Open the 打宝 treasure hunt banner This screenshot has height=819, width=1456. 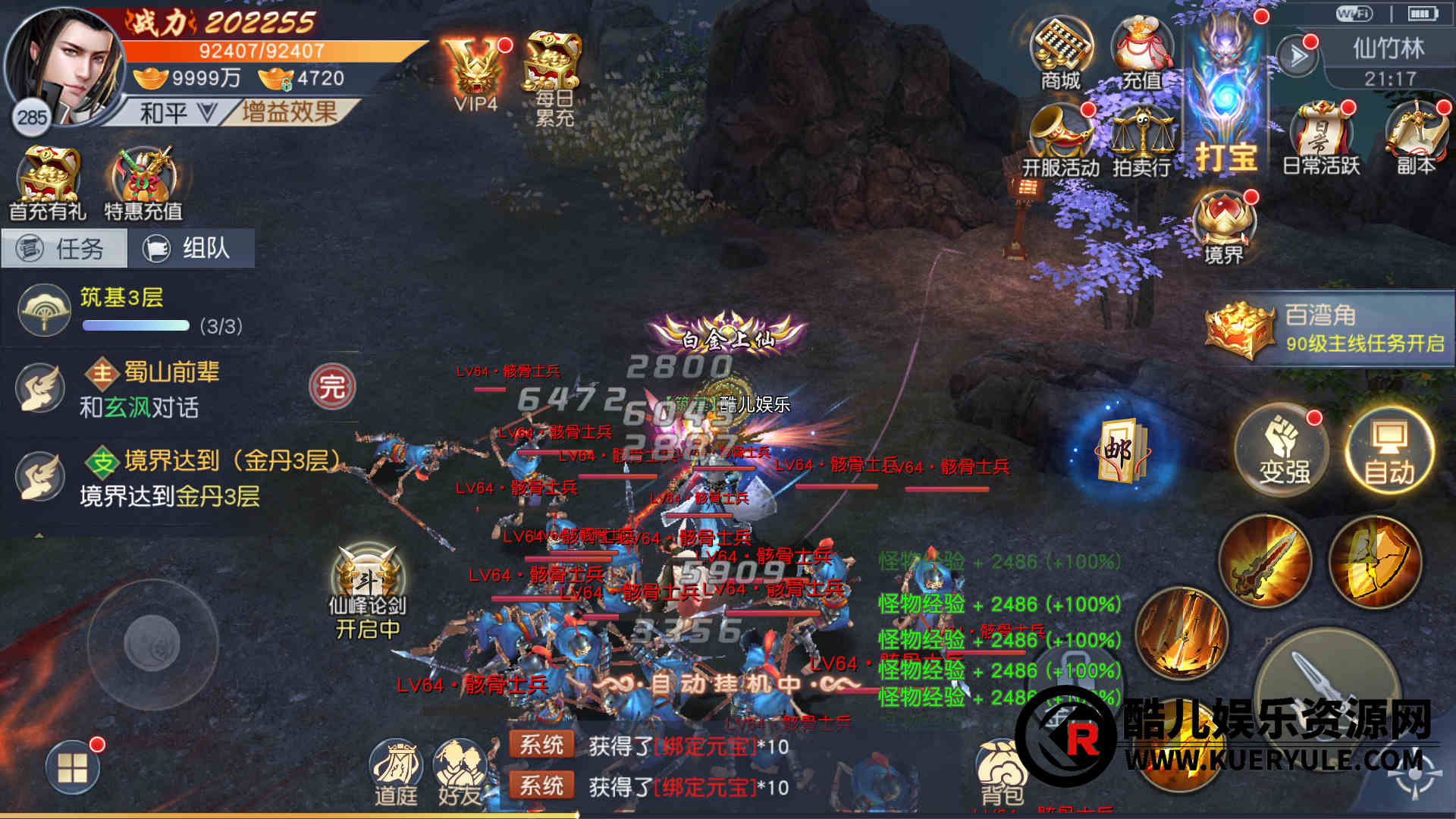[1225, 99]
